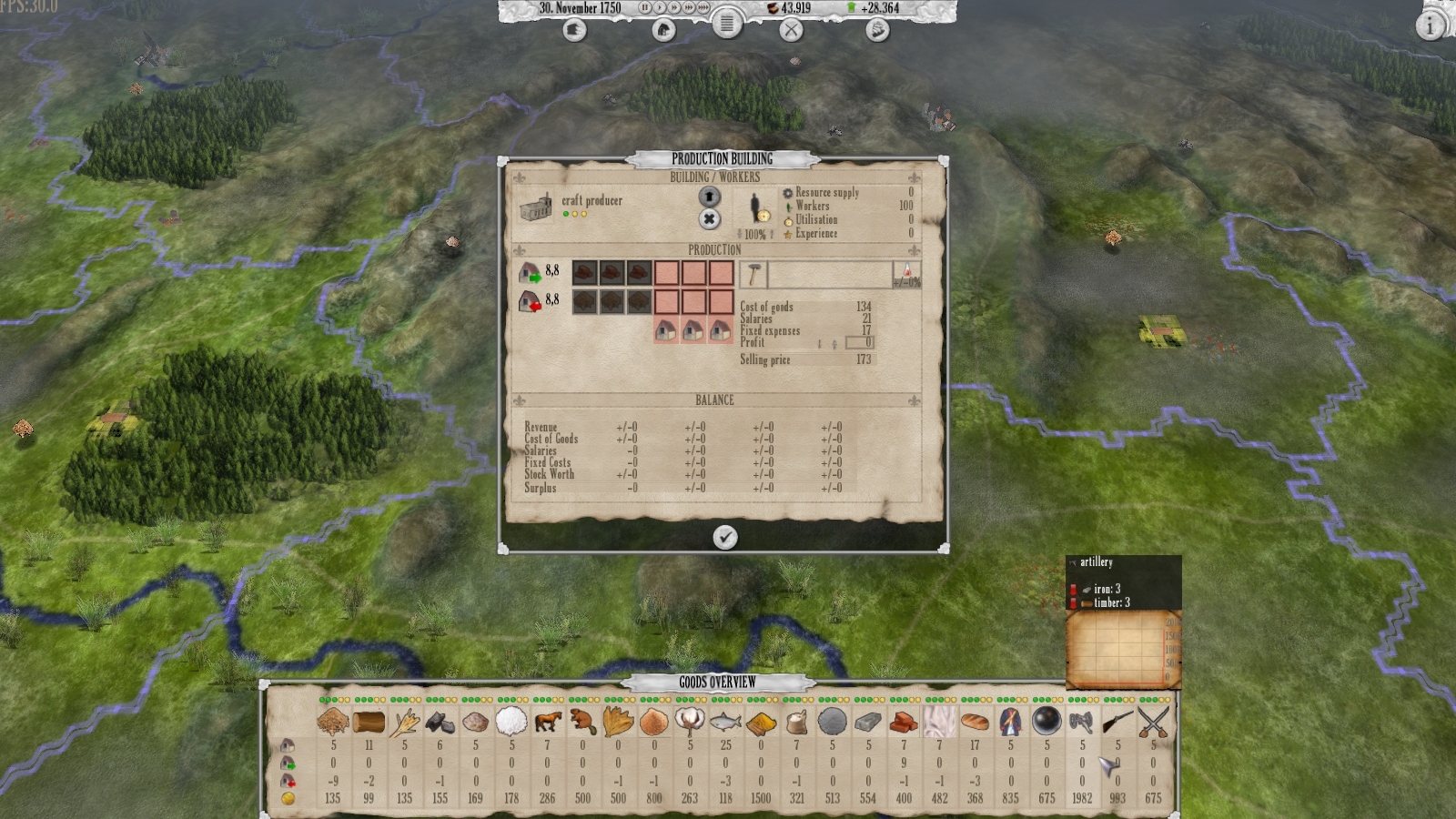Collapse the artillery info panel arrow
1456x819 pixels.
click(1073, 563)
